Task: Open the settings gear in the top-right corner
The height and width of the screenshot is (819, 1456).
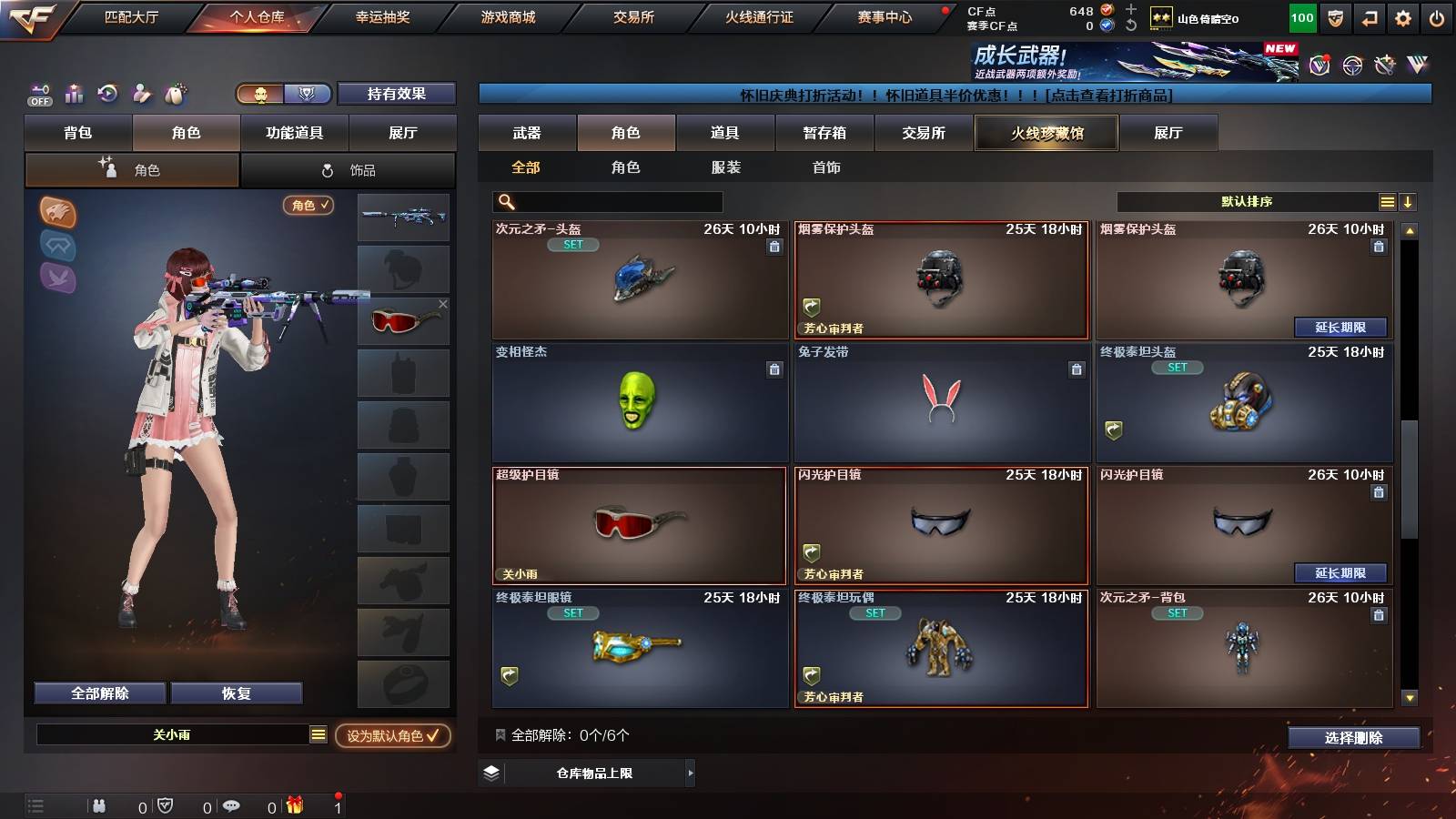Action: (1403, 16)
